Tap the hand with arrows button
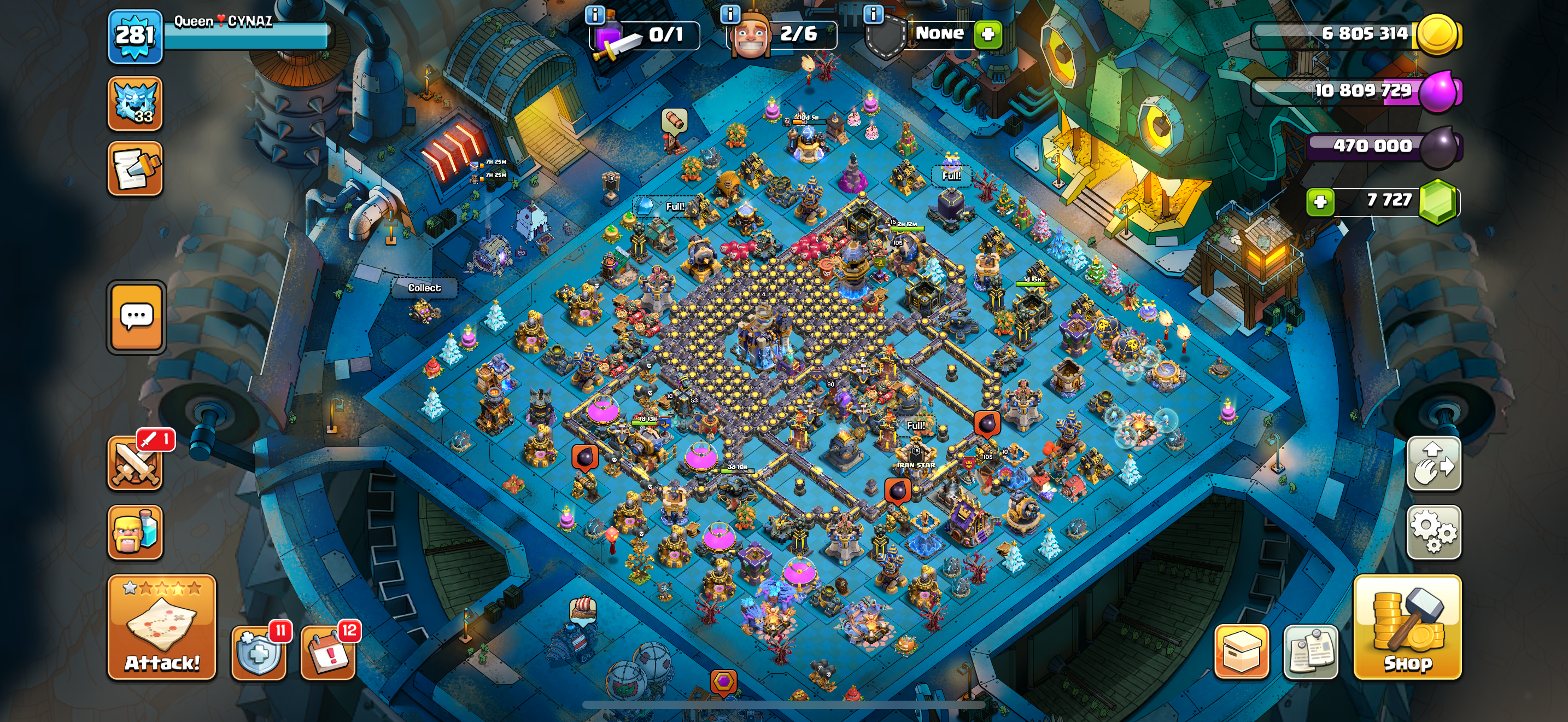This screenshot has height=722, width=1568. [x=1433, y=464]
